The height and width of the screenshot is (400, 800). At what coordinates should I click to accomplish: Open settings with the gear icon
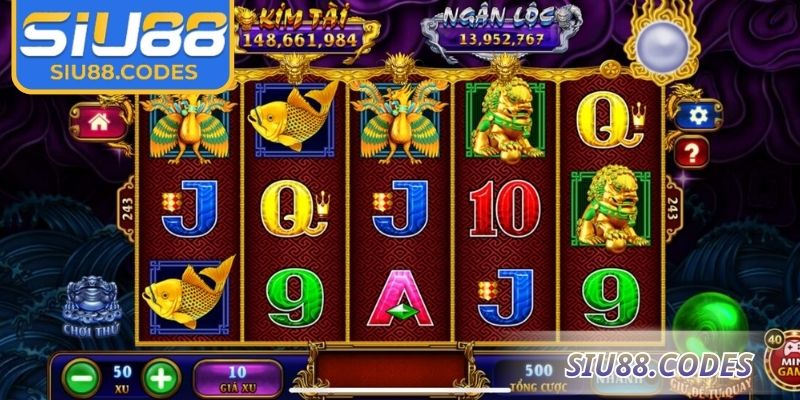(x=692, y=115)
